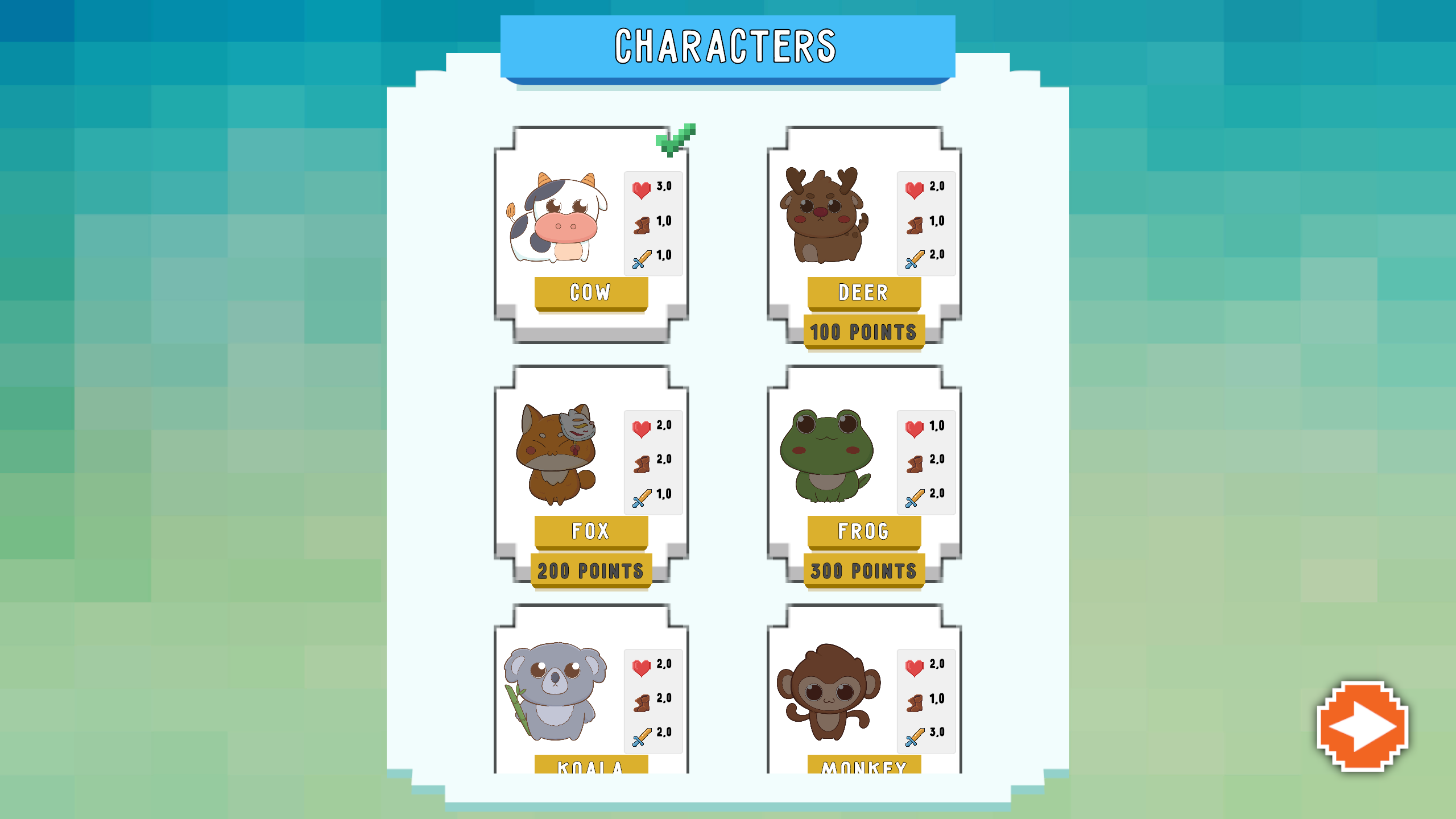Screen dimensions: 1456x819
Task: Click the 200 Points button under Fox
Action: point(591,570)
